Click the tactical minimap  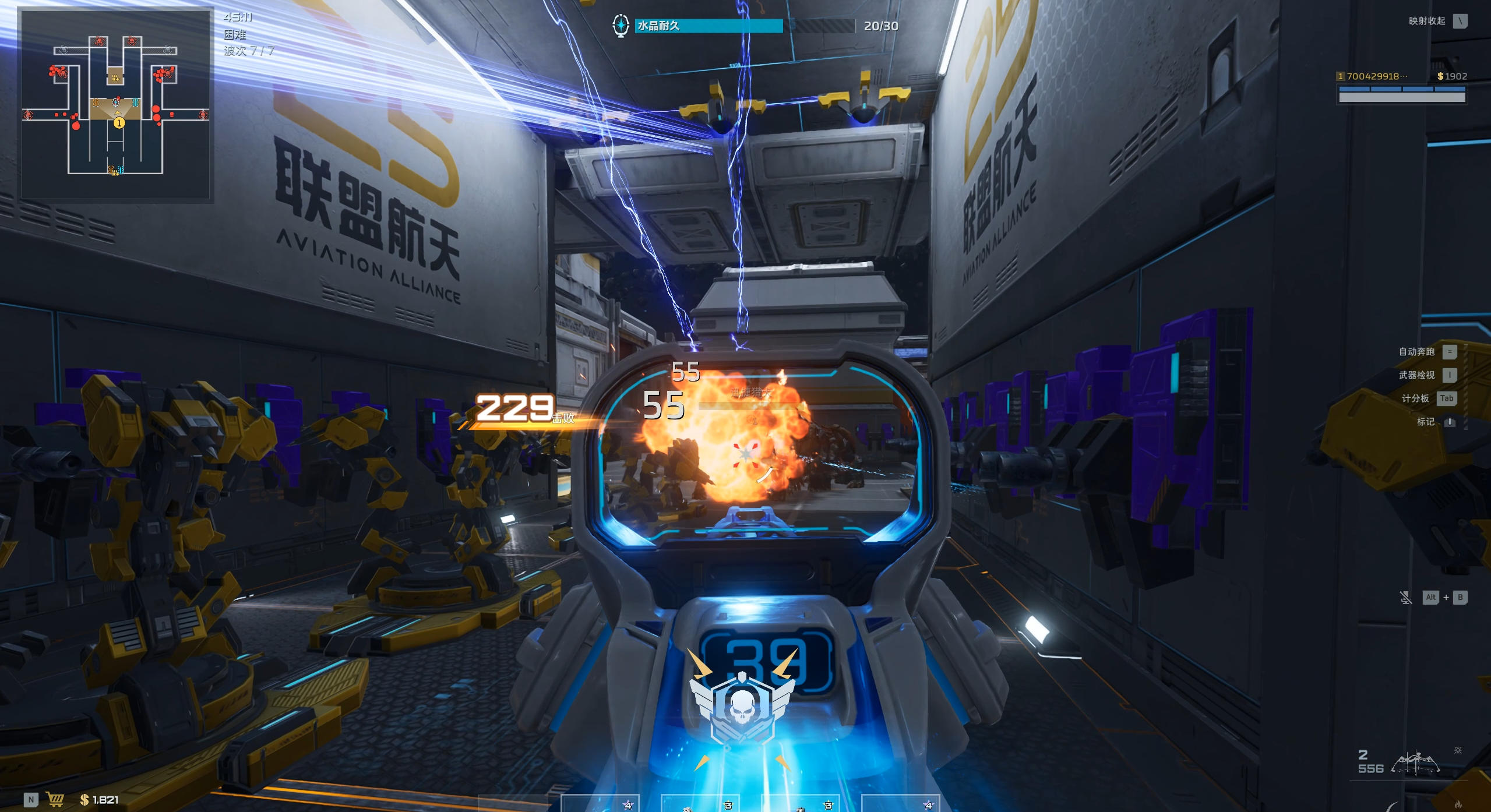(116, 105)
